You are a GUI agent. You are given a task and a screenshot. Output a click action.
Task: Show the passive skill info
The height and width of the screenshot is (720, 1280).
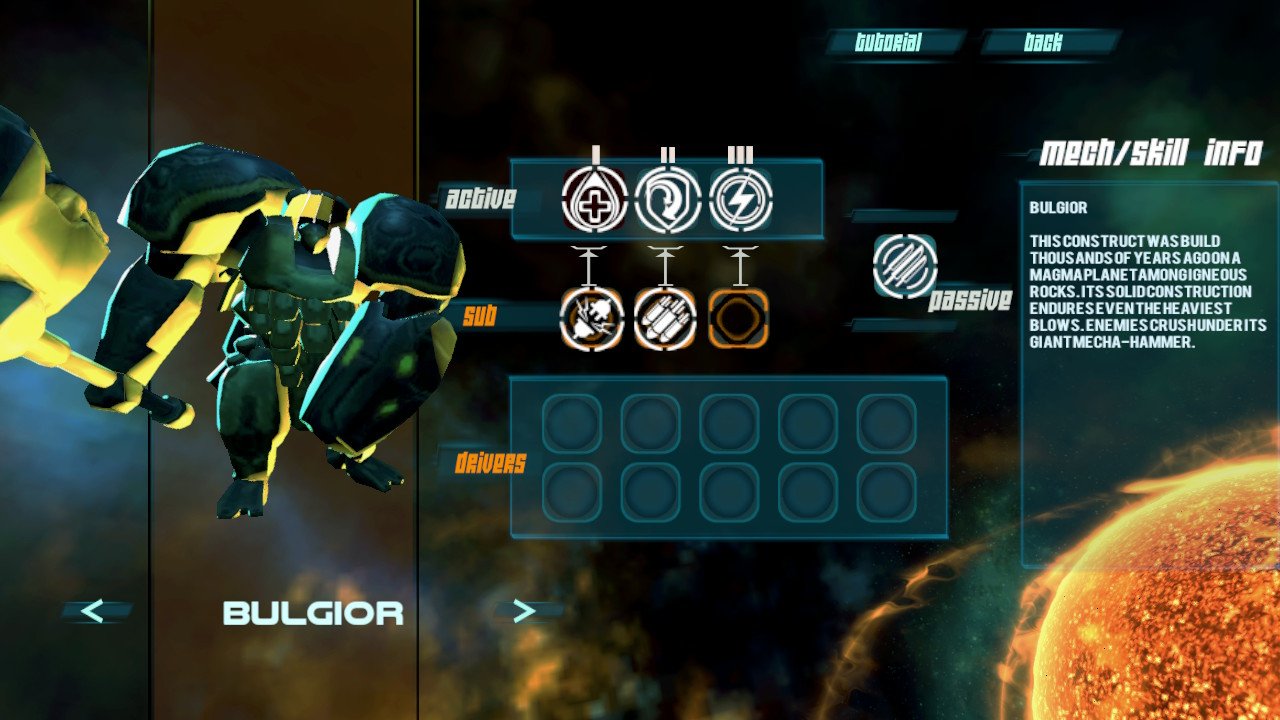point(905,266)
